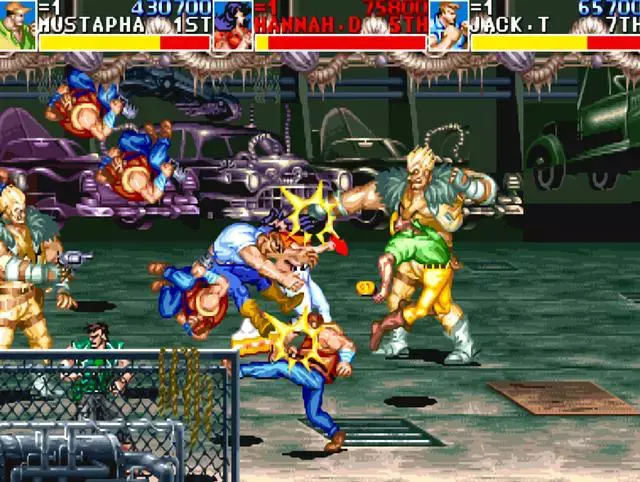Click Mustapha's player portrait
640x482 pixels.
click(x=17, y=25)
